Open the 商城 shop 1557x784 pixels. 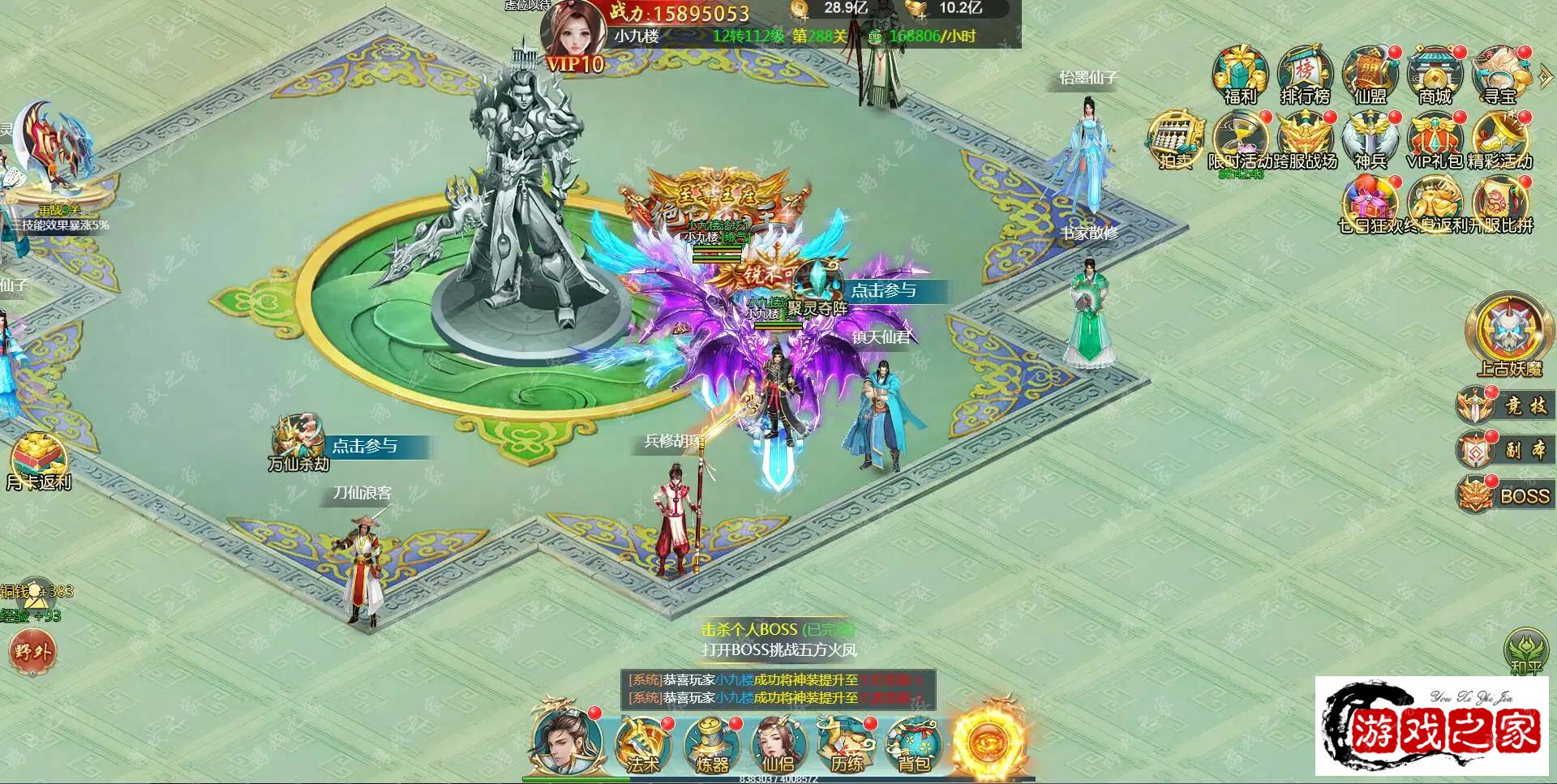(1435, 75)
